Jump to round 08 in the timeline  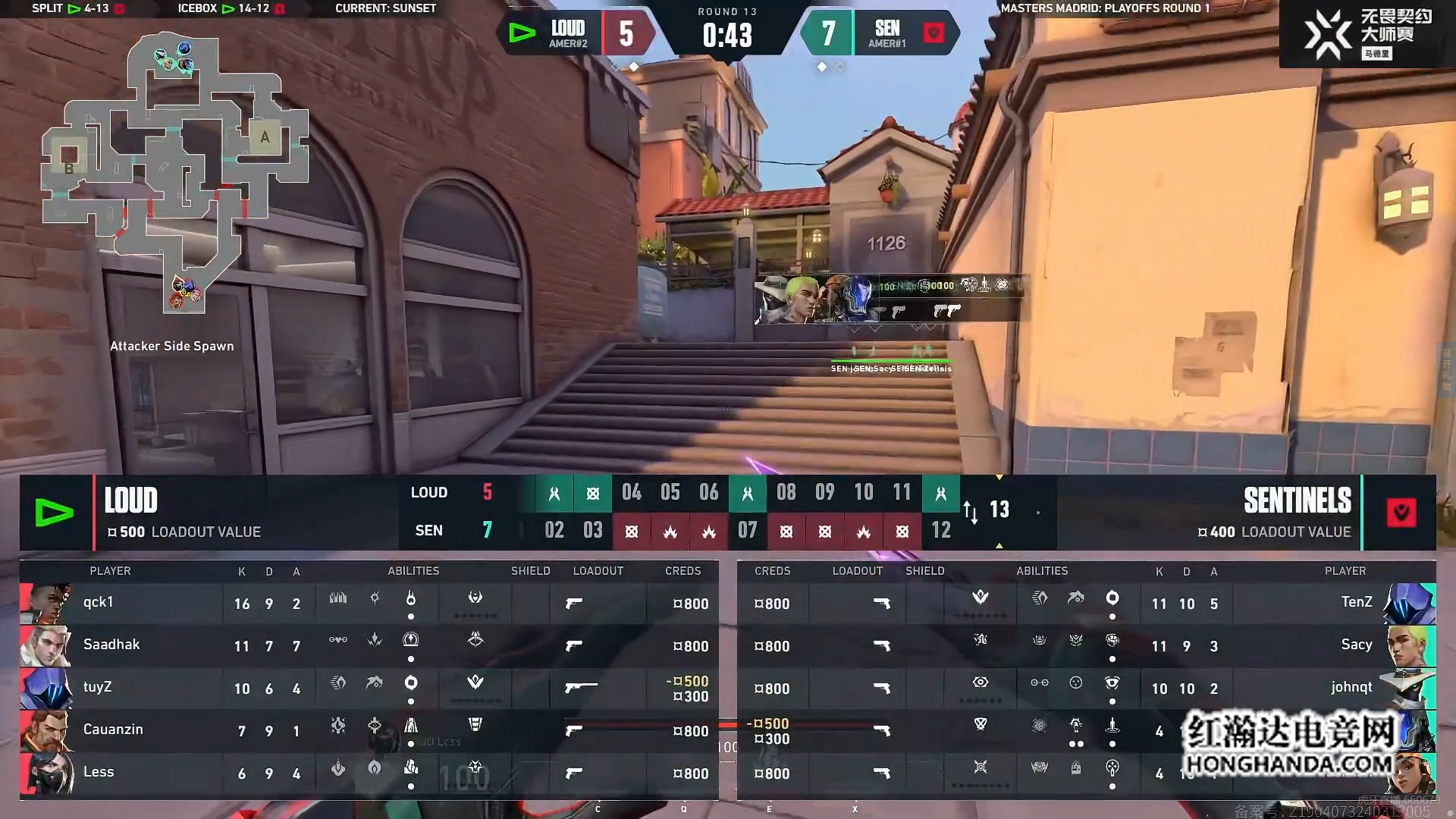click(786, 493)
